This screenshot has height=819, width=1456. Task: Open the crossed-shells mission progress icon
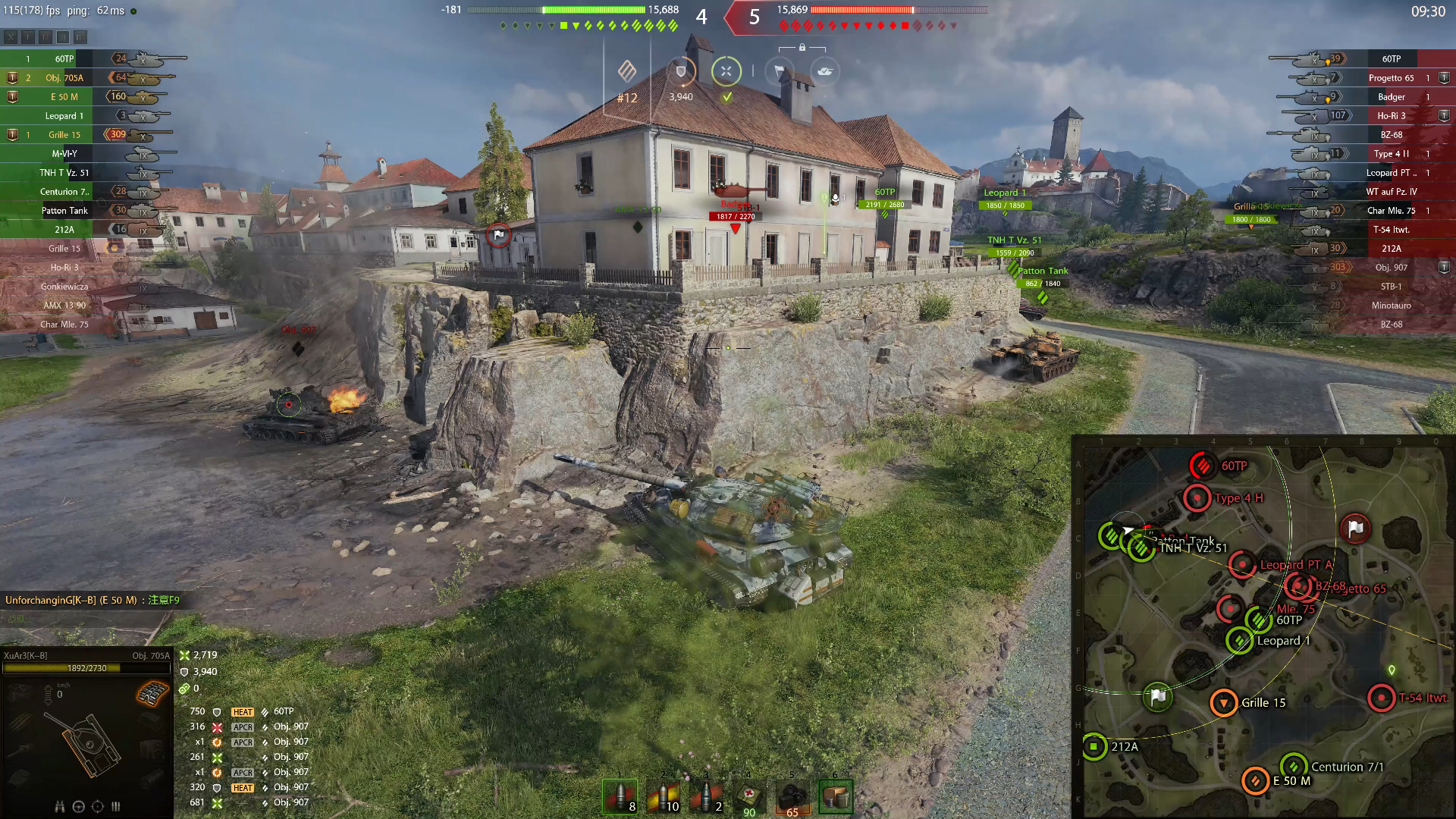click(x=726, y=71)
